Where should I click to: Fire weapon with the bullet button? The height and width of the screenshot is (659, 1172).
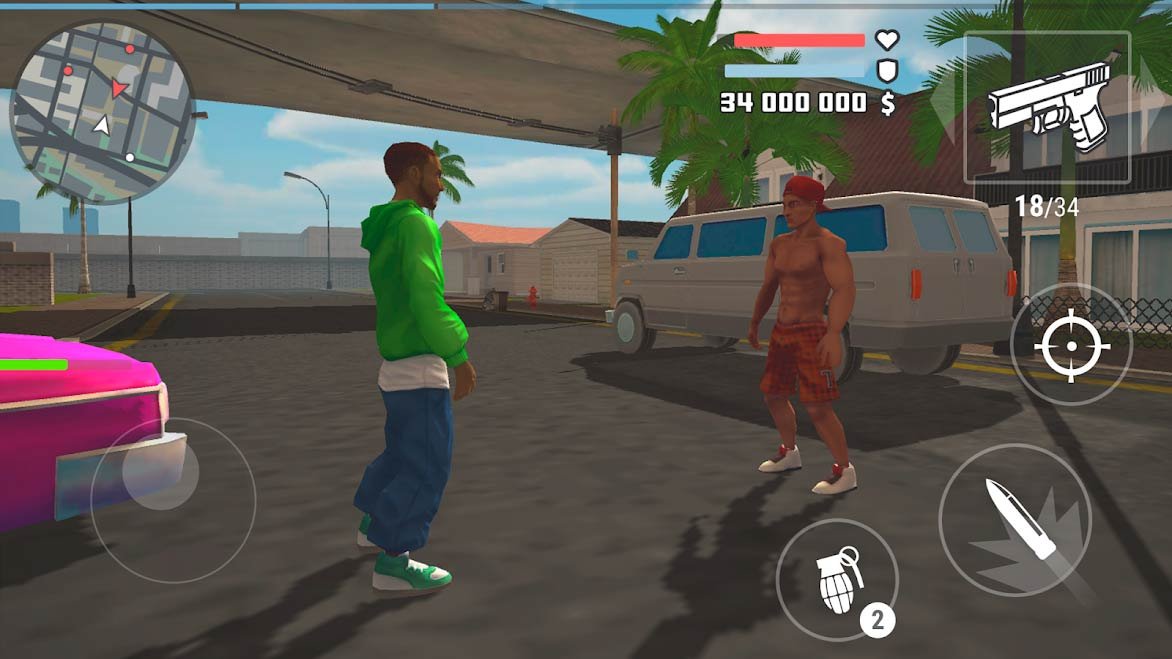(1015, 520)
